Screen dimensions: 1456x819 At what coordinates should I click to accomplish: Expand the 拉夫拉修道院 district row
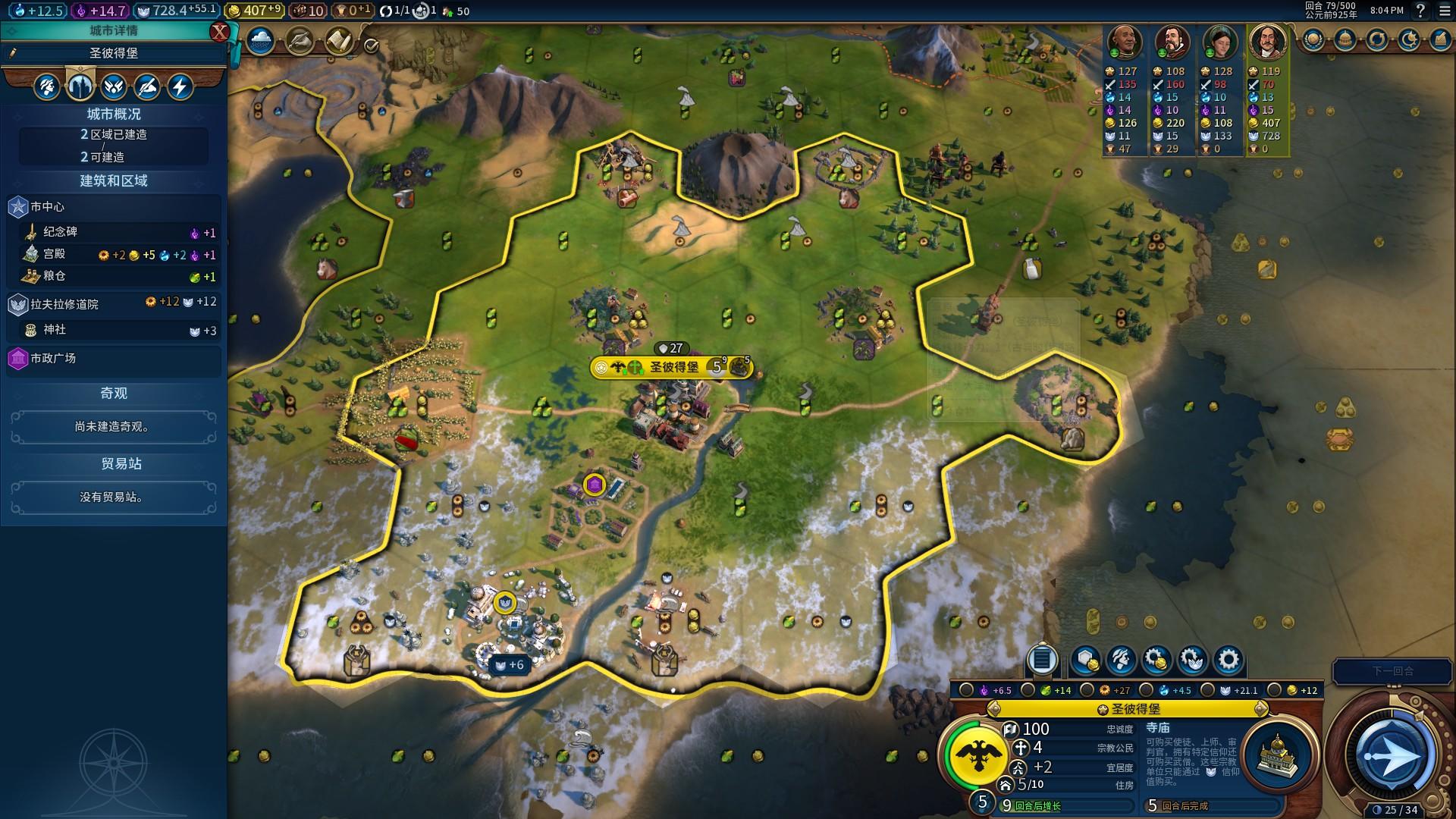tap(114, 304)
